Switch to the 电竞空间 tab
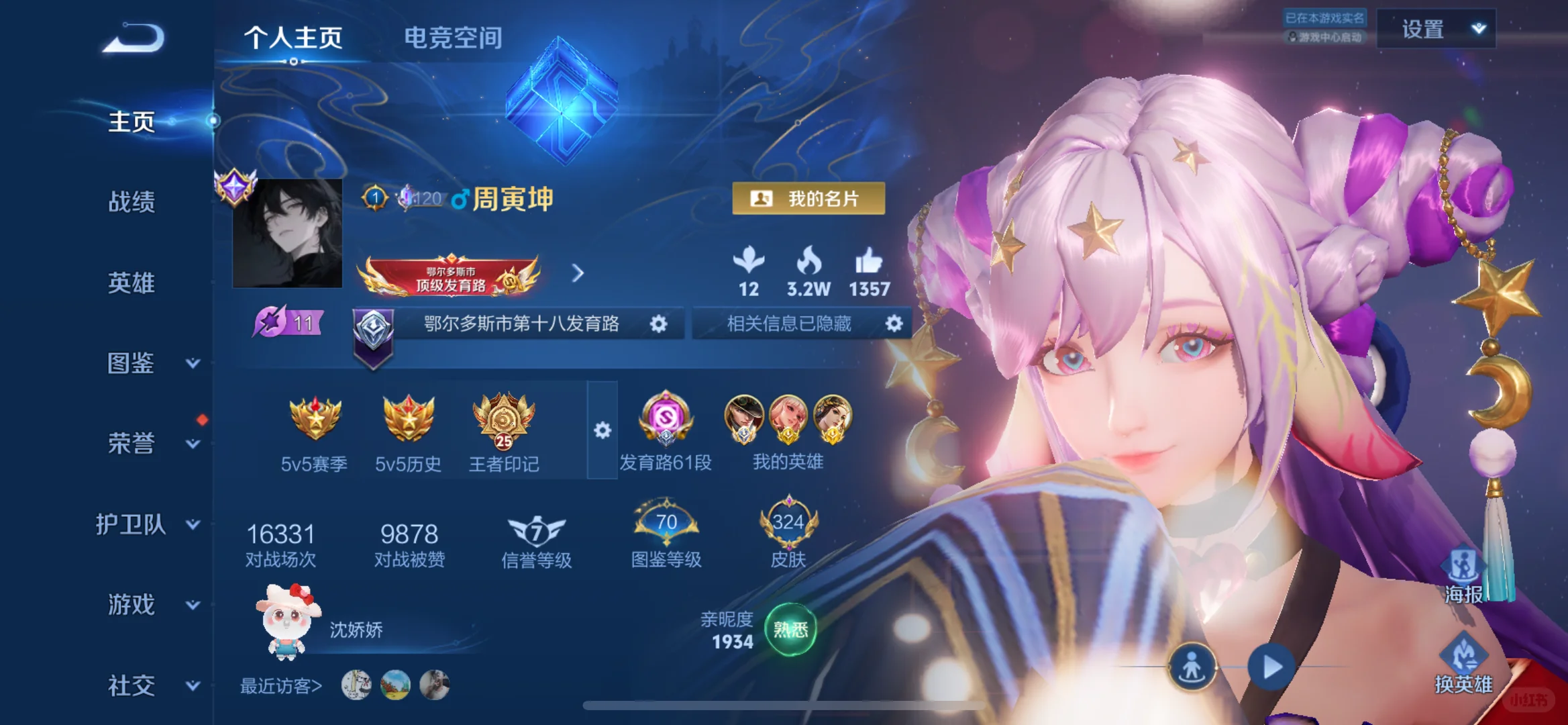Viewport: 1568px width, 725px height. (453, 38)
